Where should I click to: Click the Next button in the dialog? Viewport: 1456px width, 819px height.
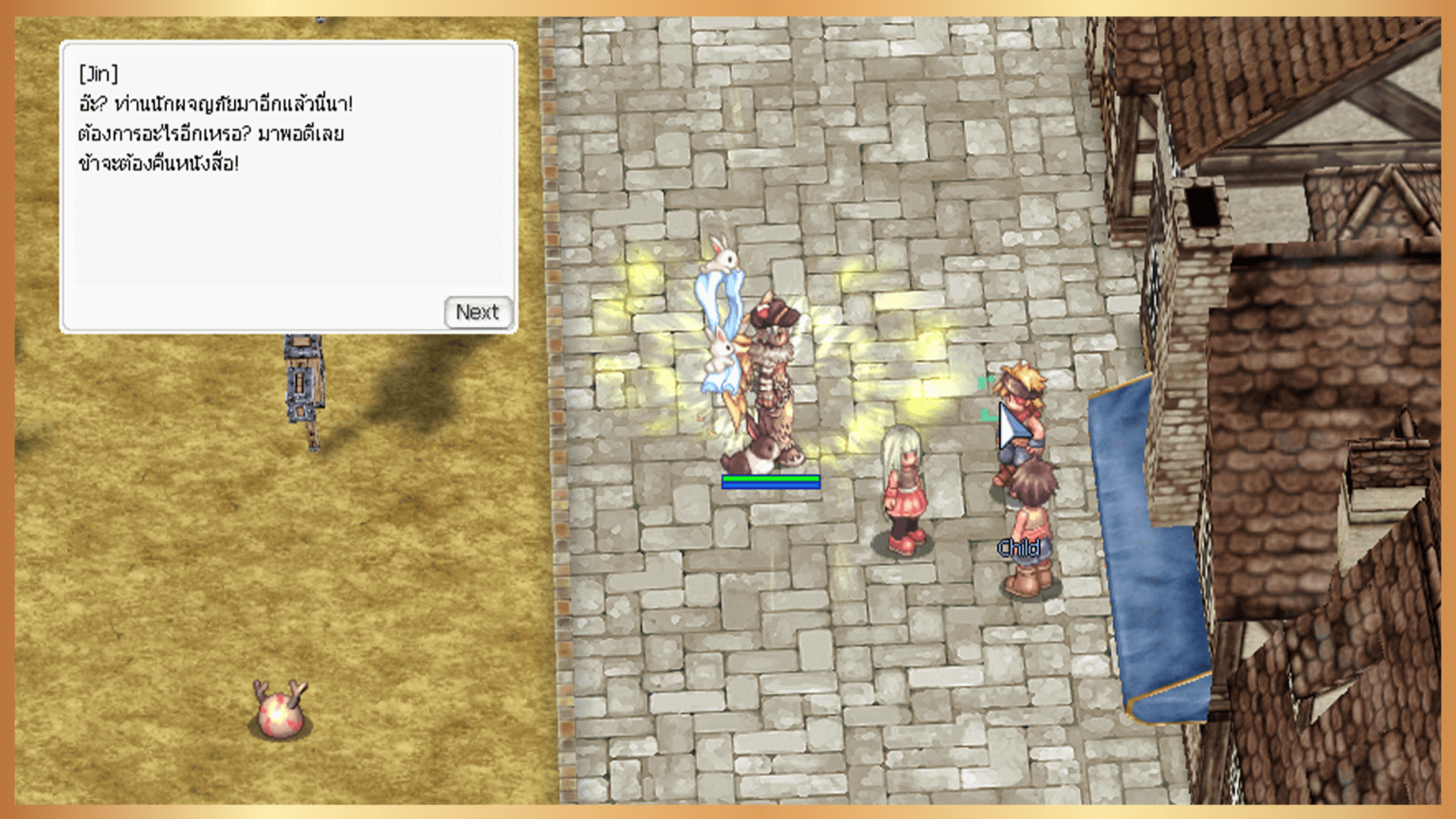[x=477, y=312]
